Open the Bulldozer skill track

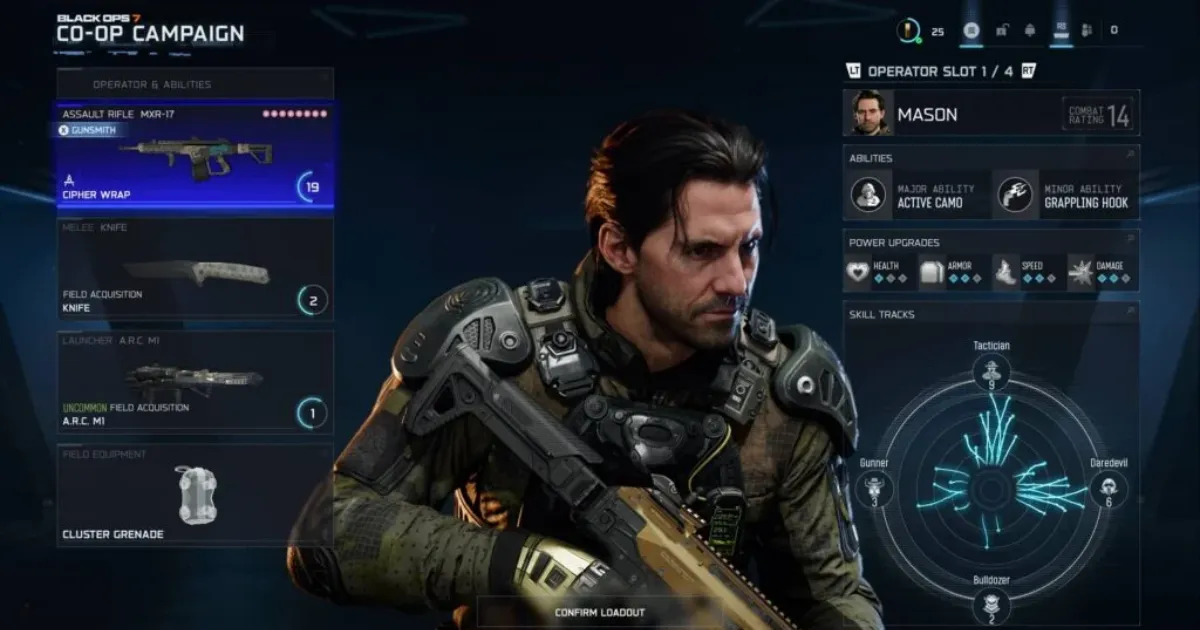click(991, 604)
